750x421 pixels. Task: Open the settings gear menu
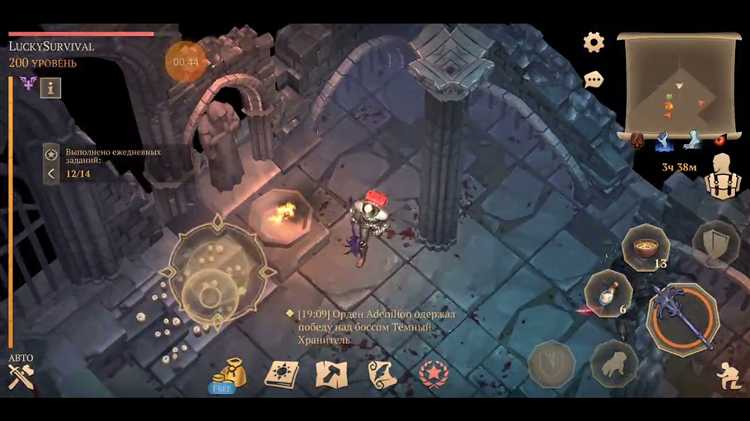(594, 42)
